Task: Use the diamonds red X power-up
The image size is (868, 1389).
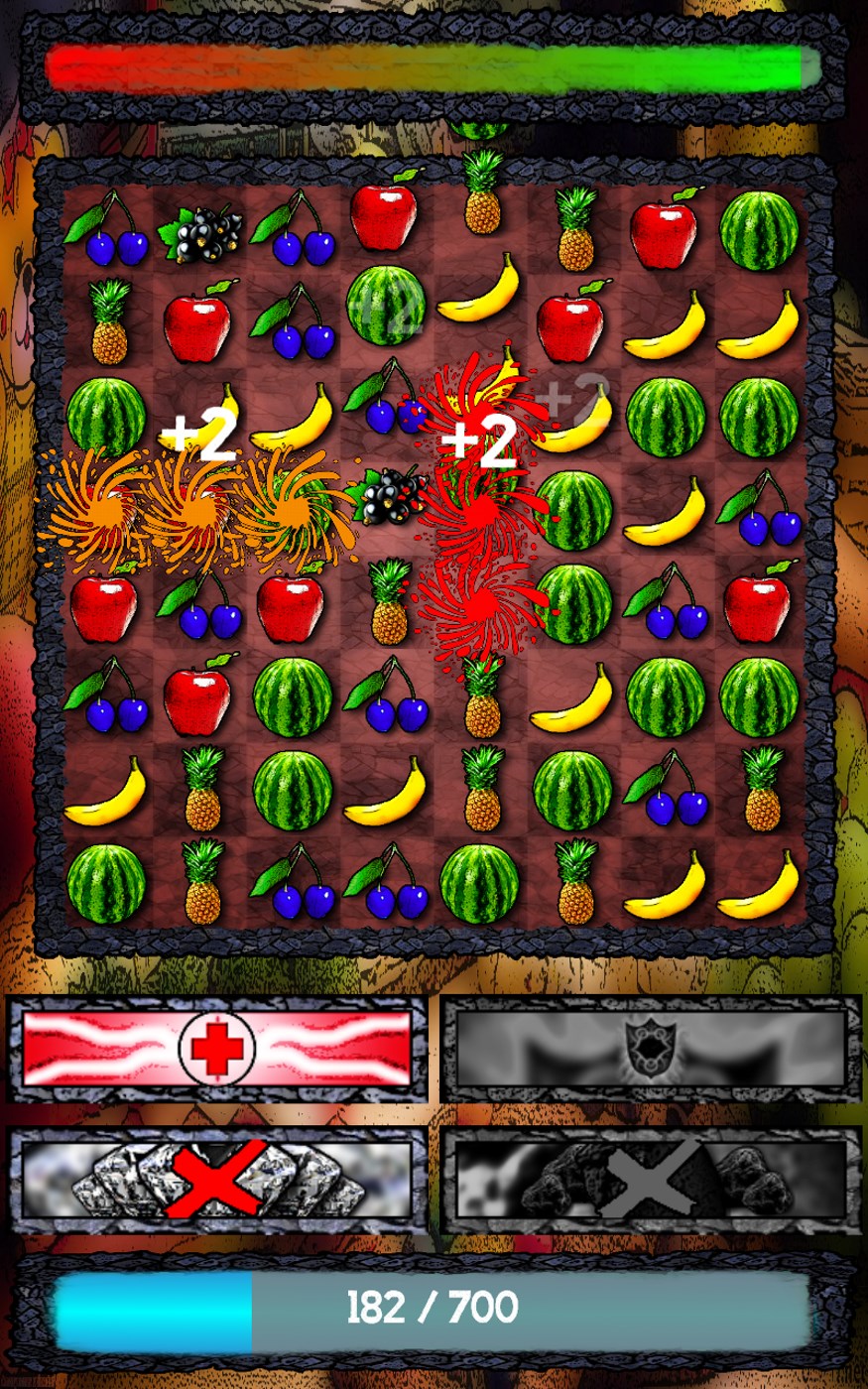Action: click(x=216, y=1180)
